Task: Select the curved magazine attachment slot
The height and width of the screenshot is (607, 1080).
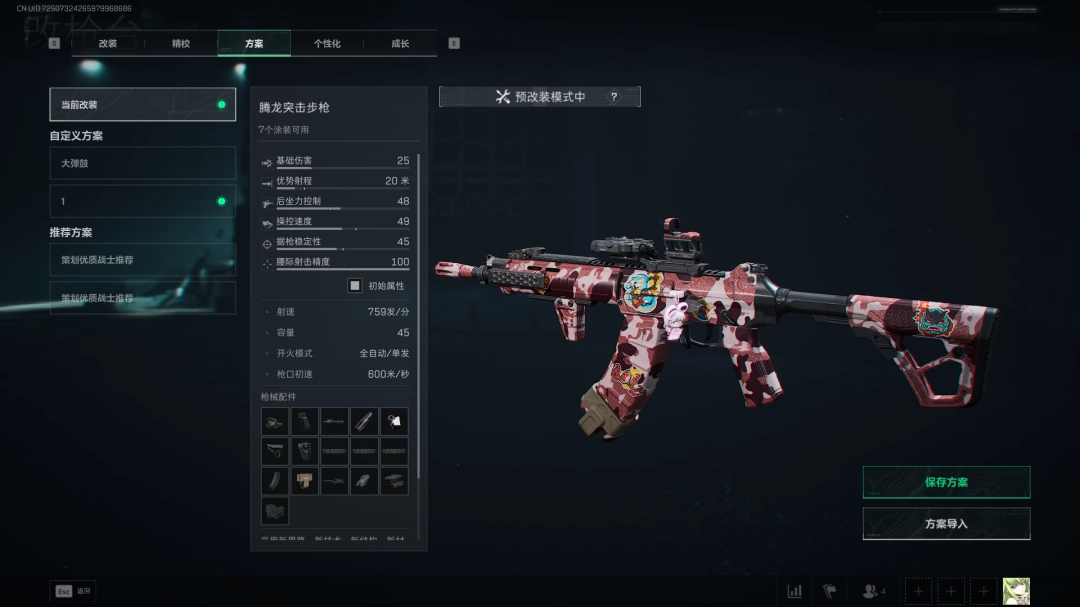Action: point(275,481)
